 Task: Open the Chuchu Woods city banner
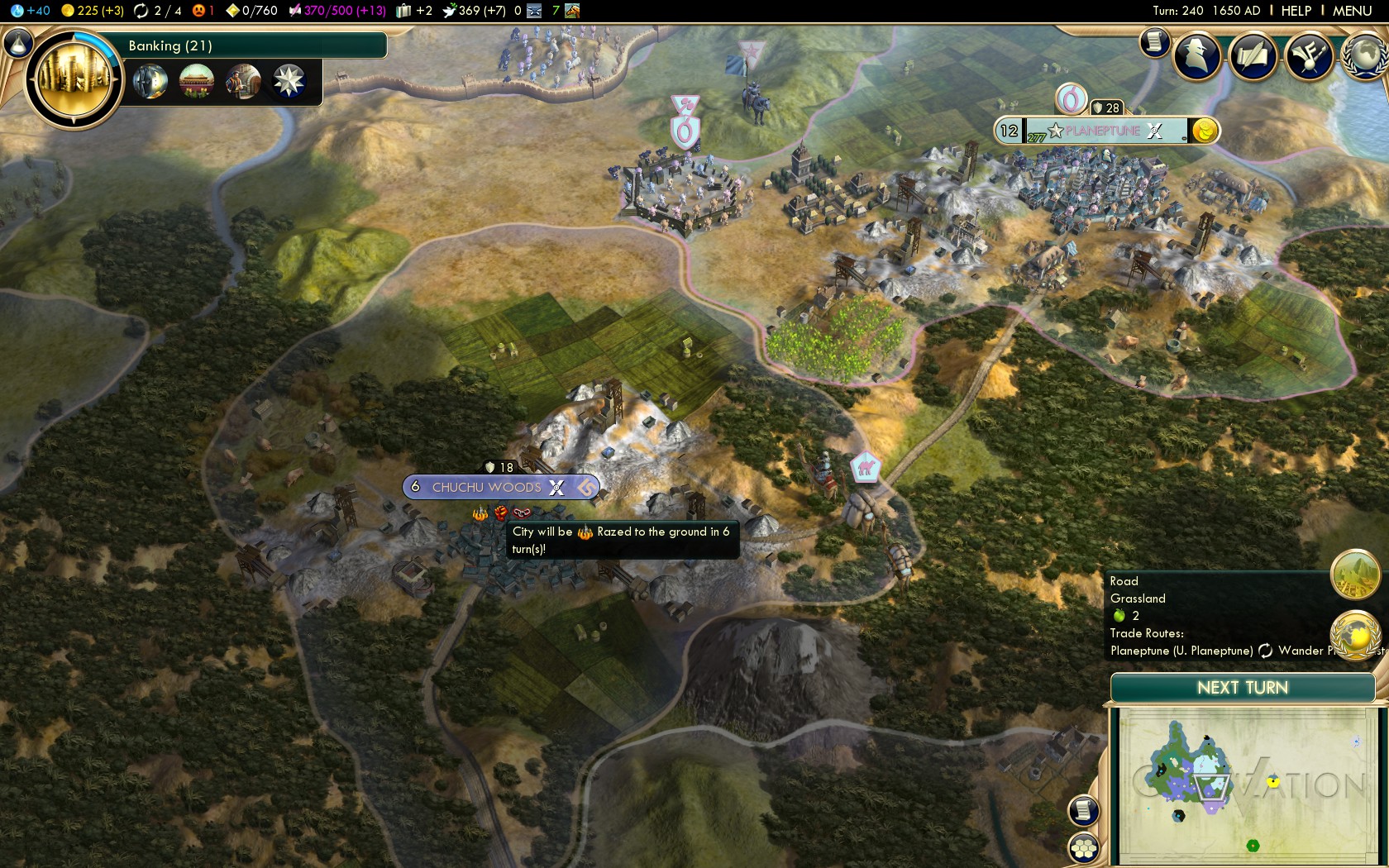tap(488, 487)
